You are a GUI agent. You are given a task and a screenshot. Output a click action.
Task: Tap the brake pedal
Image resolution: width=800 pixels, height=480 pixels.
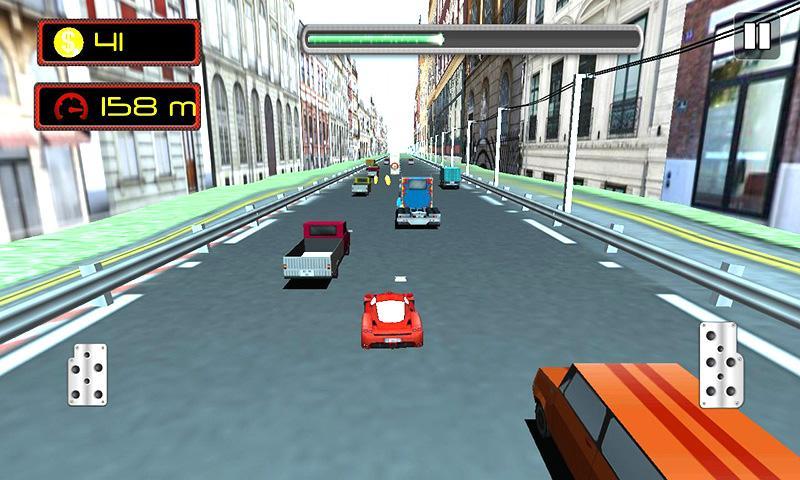[87, 374]
